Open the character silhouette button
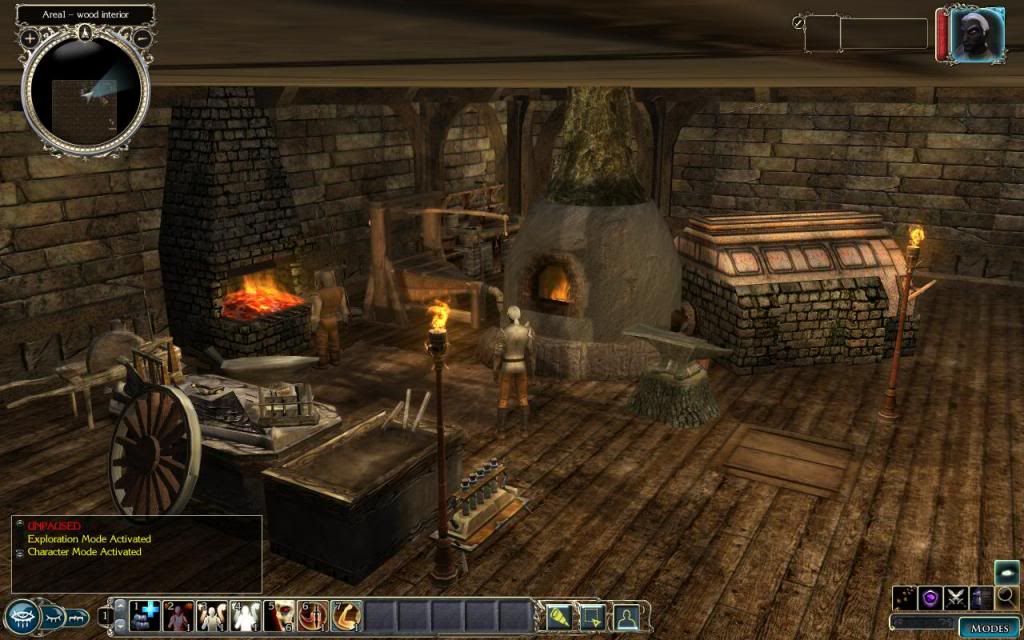This screenshot has width=1024, height=640. coord(627,615)
